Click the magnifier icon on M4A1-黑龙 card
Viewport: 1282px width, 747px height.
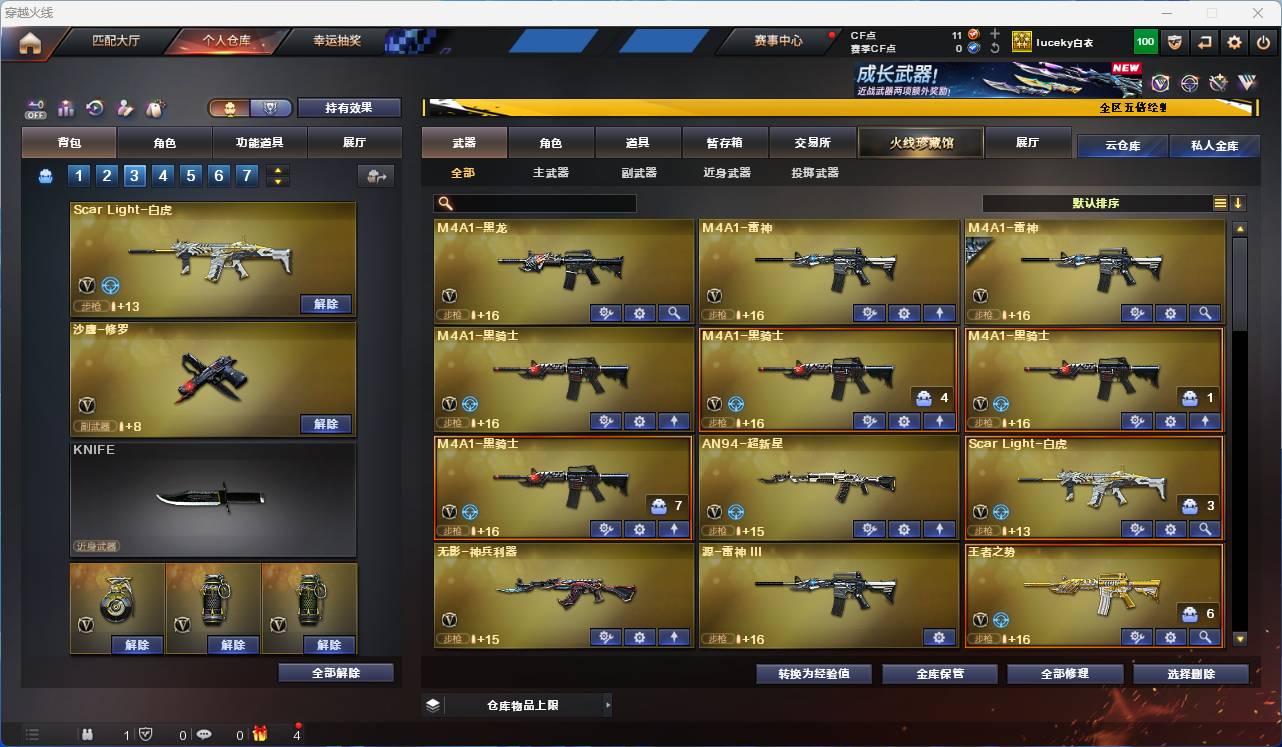tap(673, 313)
